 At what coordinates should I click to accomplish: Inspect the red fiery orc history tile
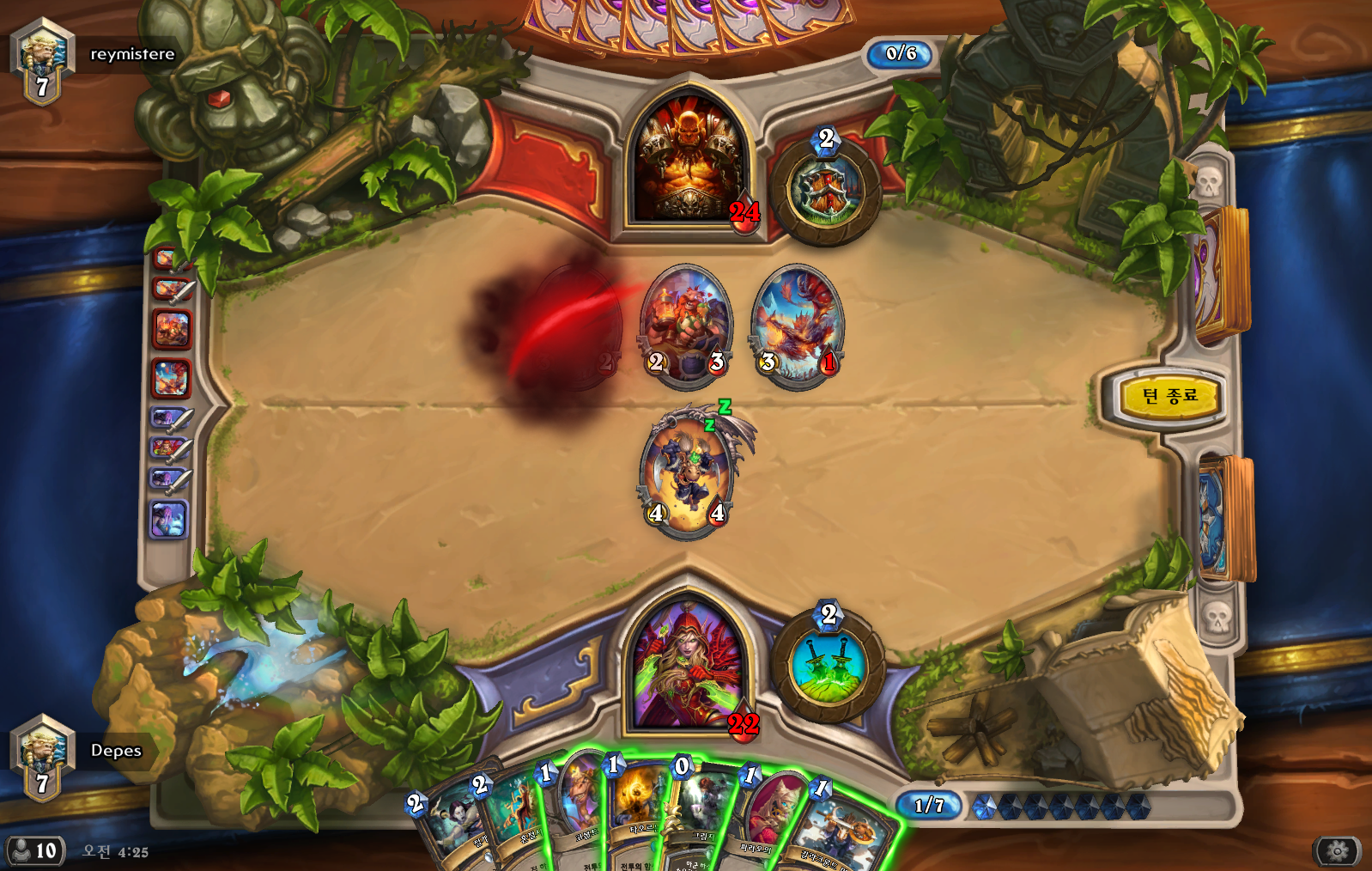tap(171, 329)
